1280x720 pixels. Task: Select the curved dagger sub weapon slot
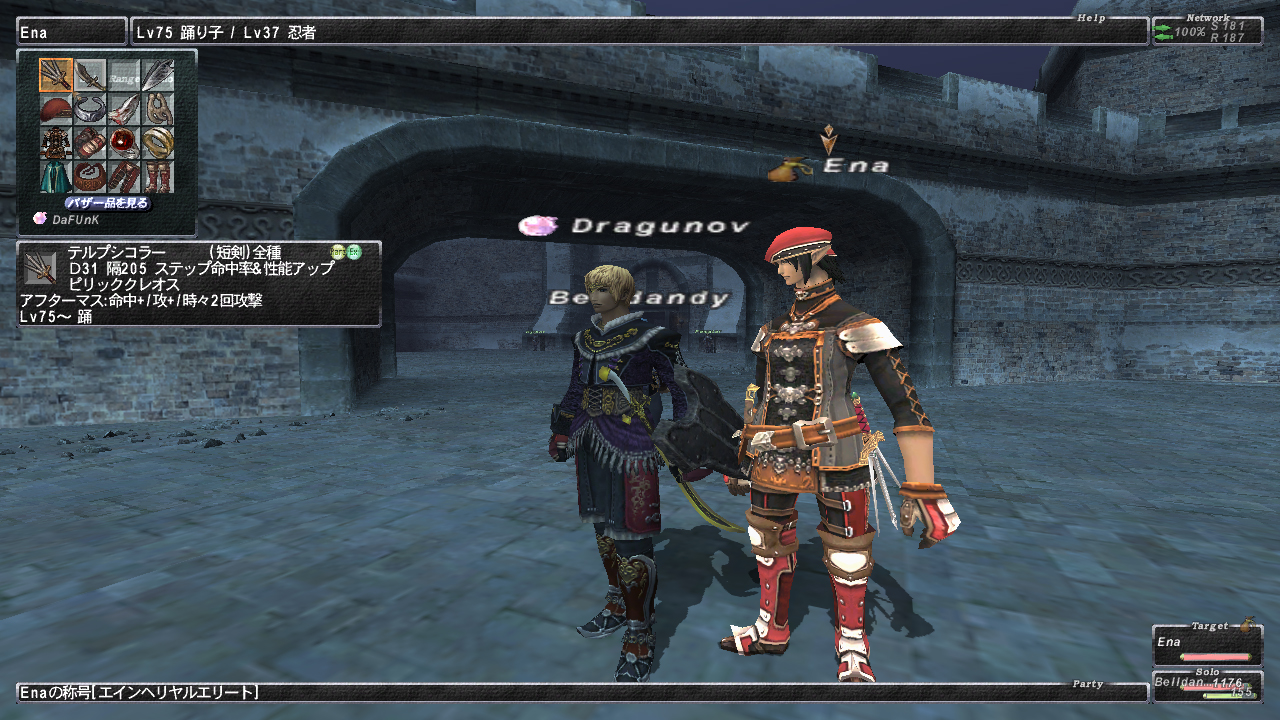[x=90, y=75]
